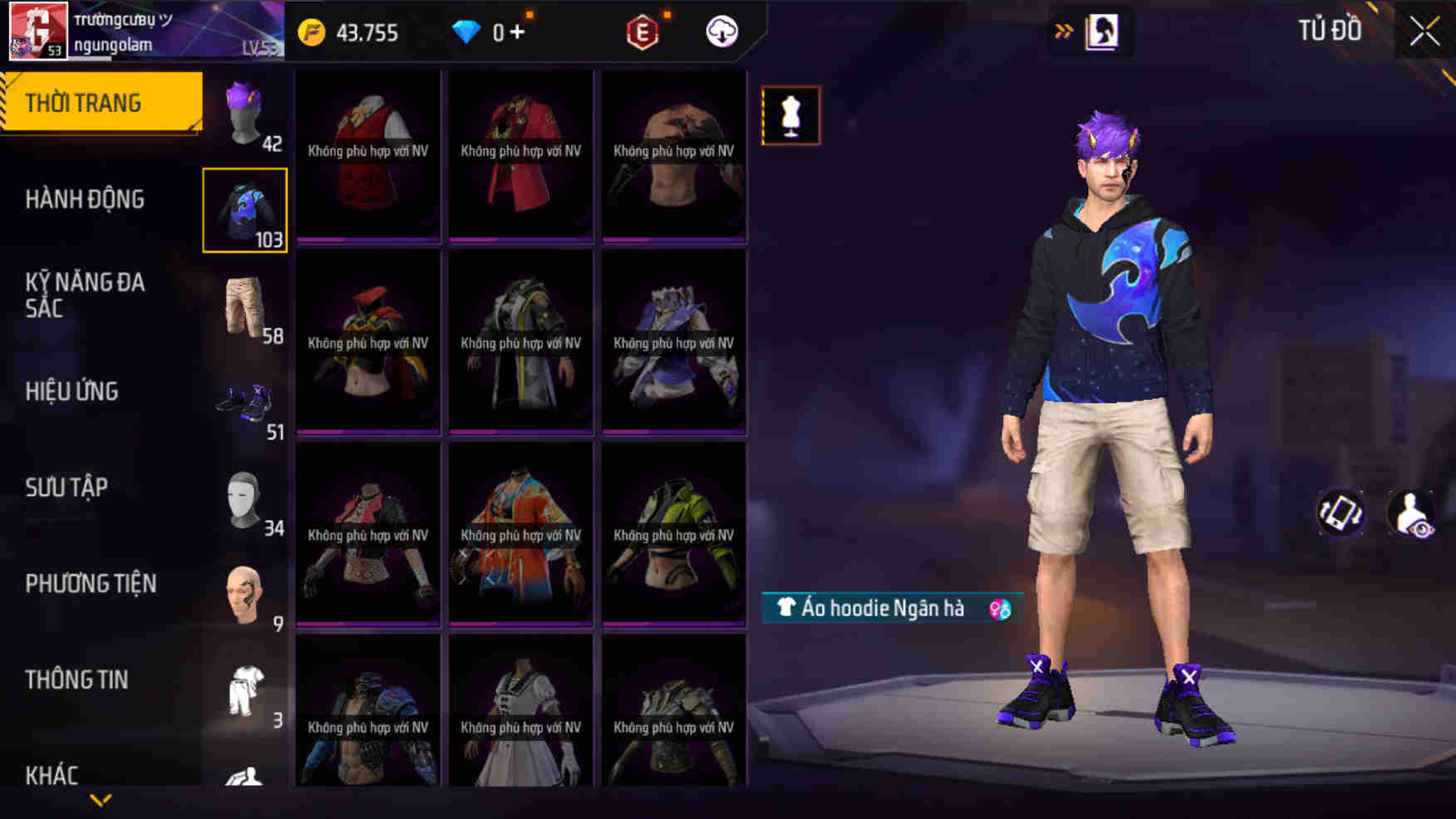Toggle the gender symbol on the hoodie name tag
The height and width of the screenshot is (819, 1456).
(1000, 609)
